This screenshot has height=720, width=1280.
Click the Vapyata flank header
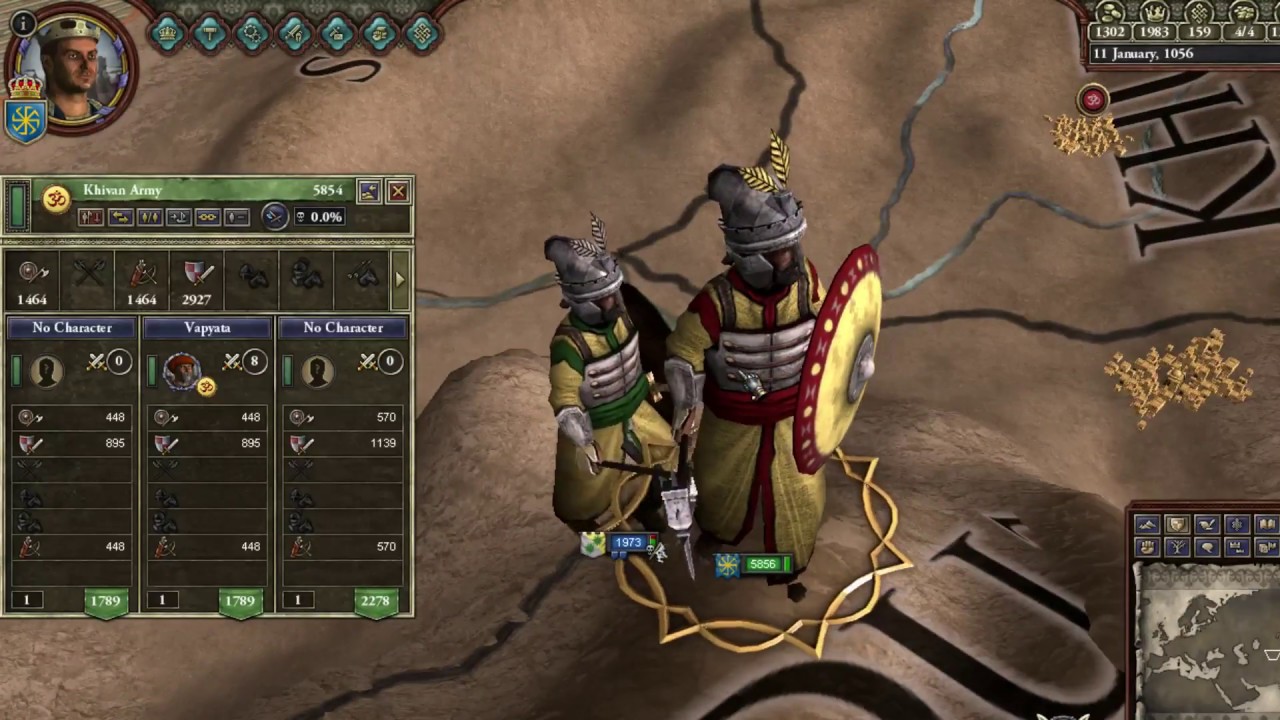coord(207,328)
